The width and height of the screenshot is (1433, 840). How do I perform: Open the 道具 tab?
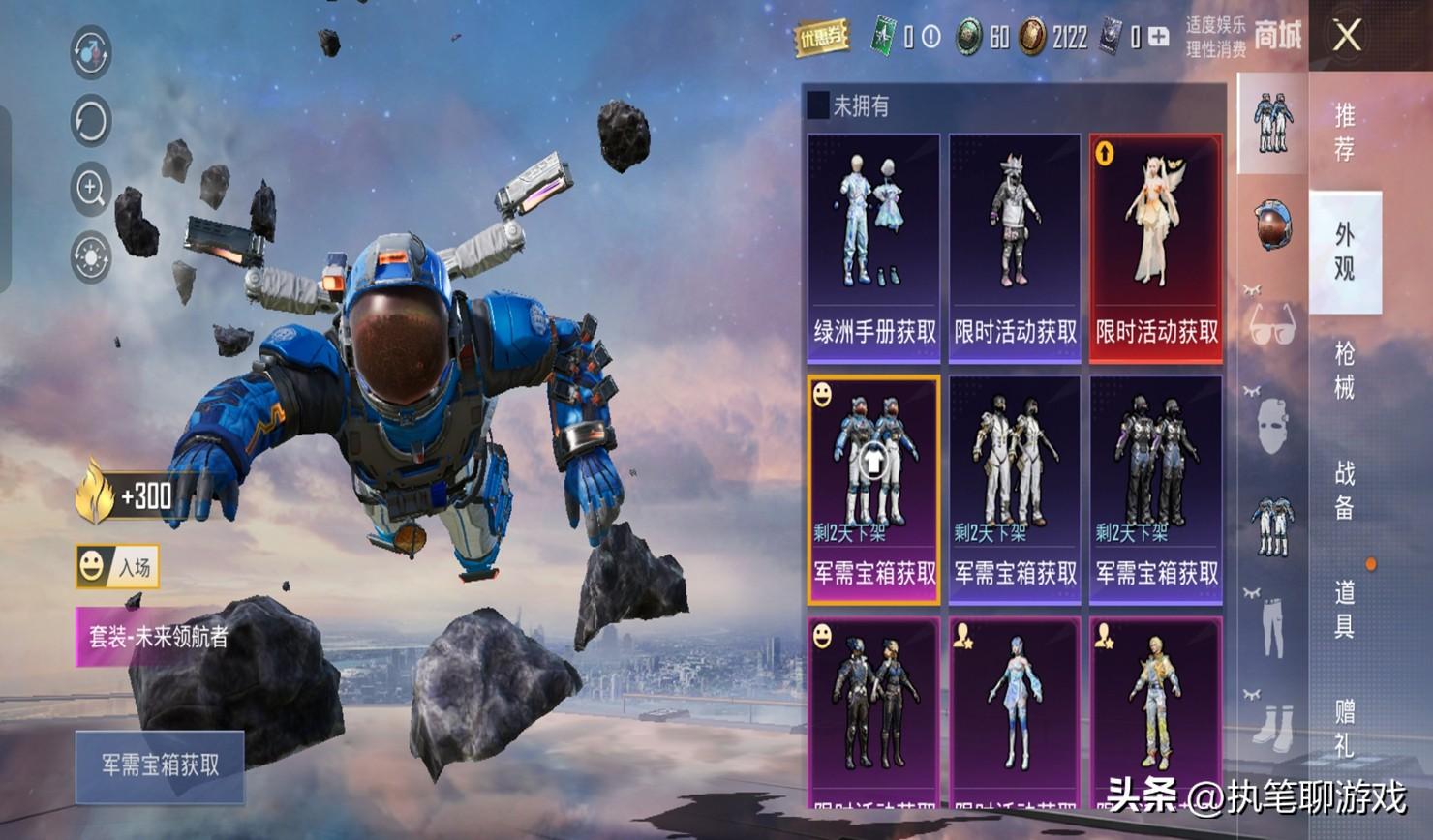[x=1345, y=609]
